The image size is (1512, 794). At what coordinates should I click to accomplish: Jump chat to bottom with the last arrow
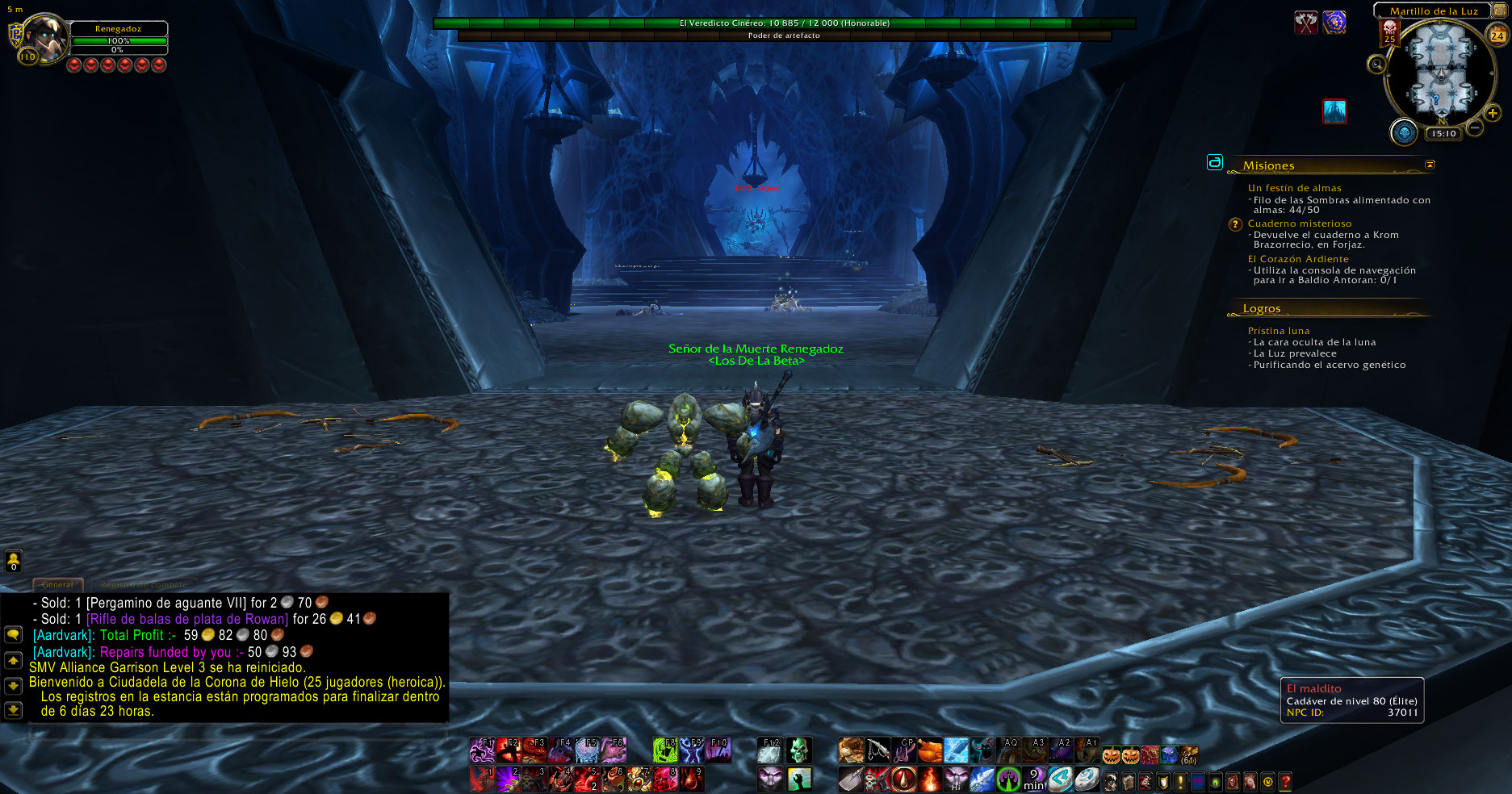click(x=14, y=710)
